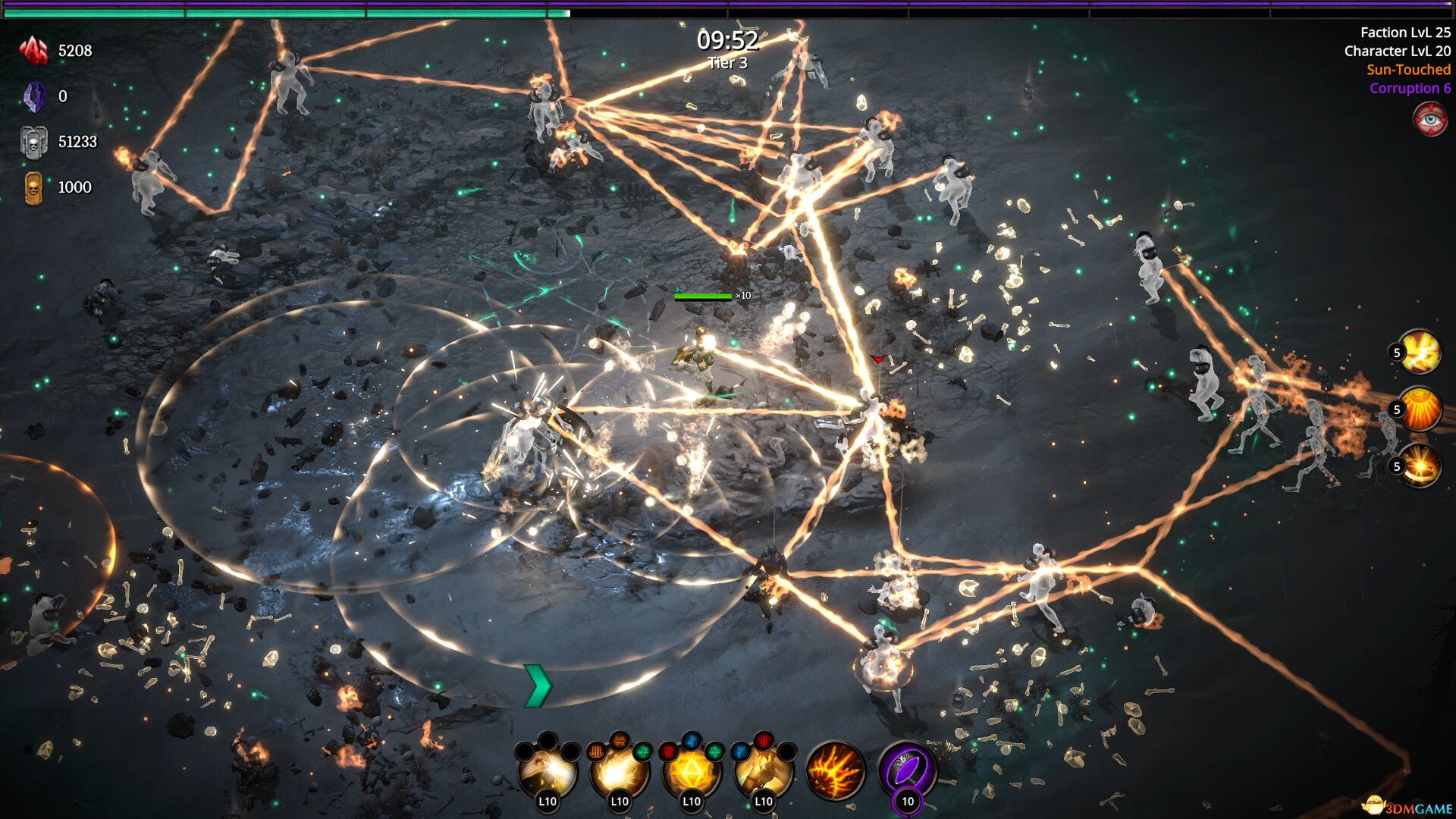Toggle the green plus rune on the fireball ability
Screen dimensions: 1456x819
(x=643, y=754)
